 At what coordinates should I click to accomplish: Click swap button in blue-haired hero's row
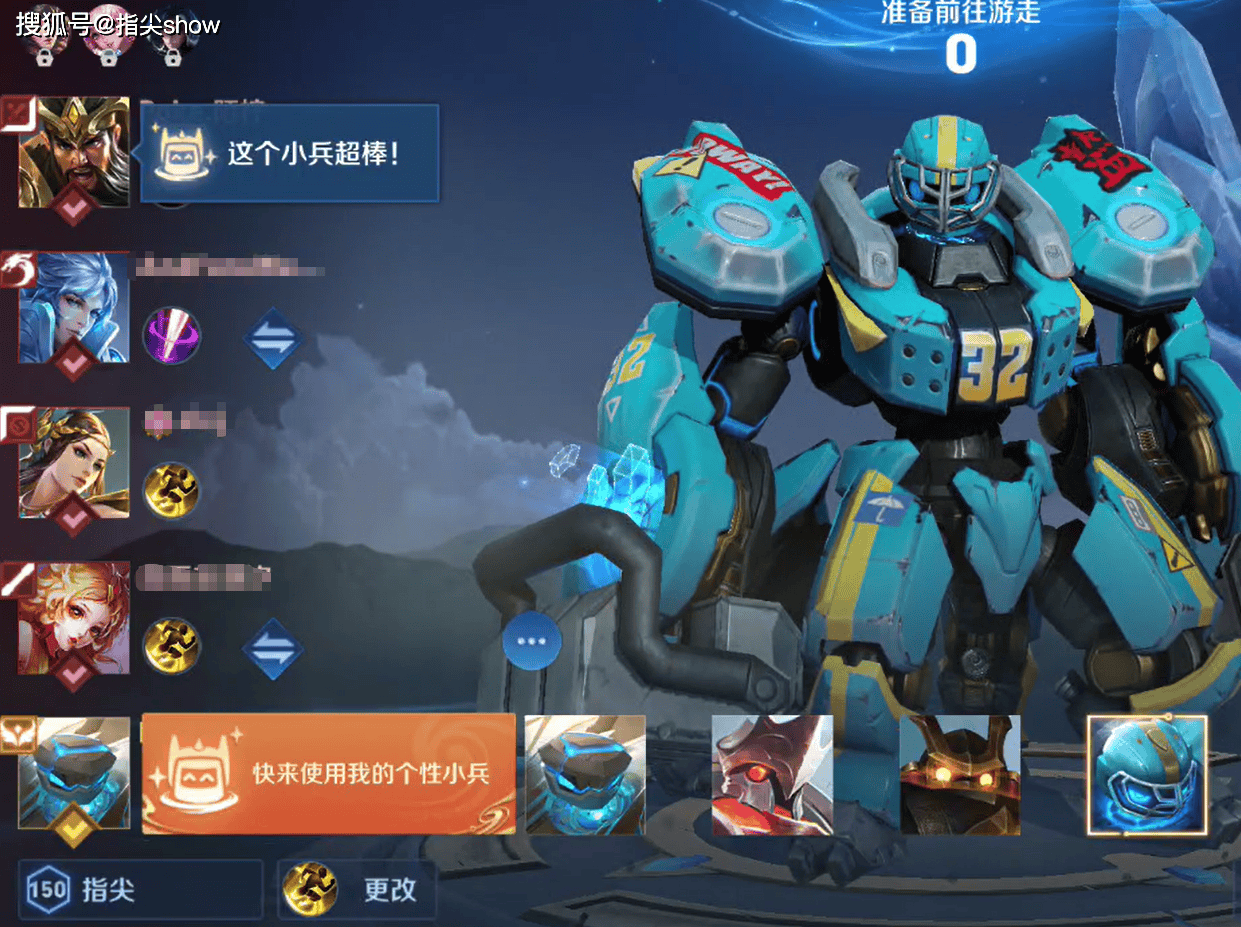pos(273,338)
